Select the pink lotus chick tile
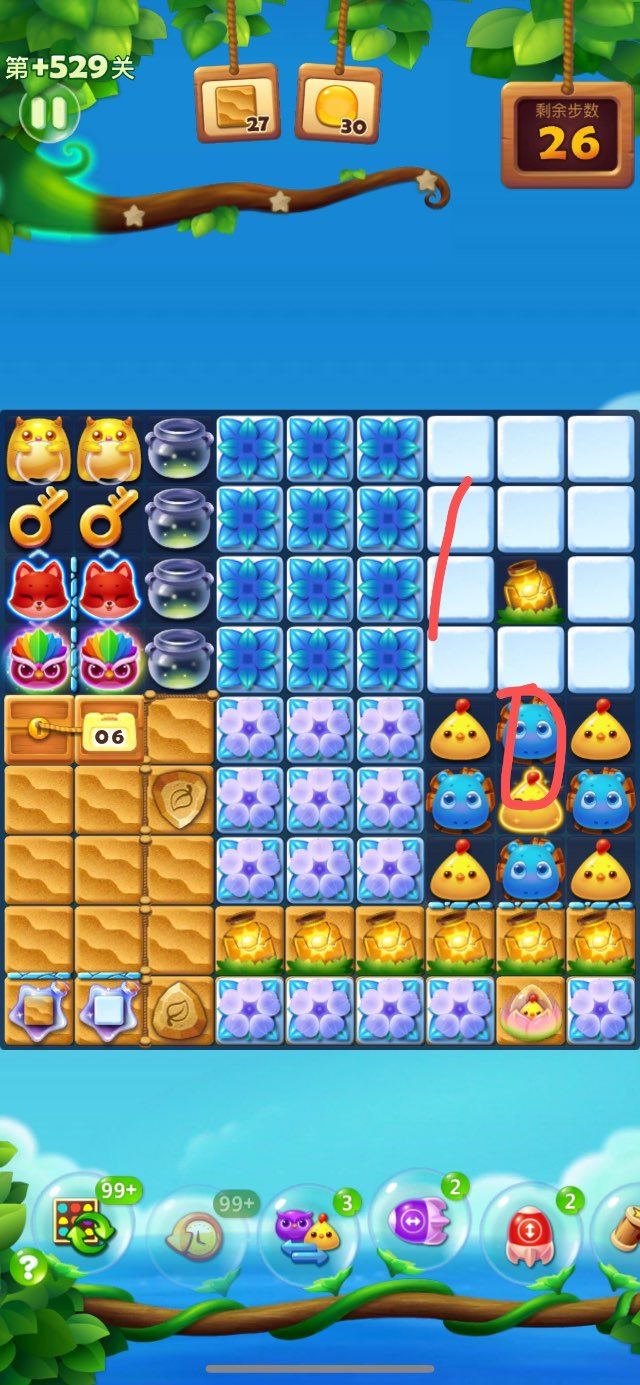The height and width of the screenshot is (1385, 640). pos(530,1011)
